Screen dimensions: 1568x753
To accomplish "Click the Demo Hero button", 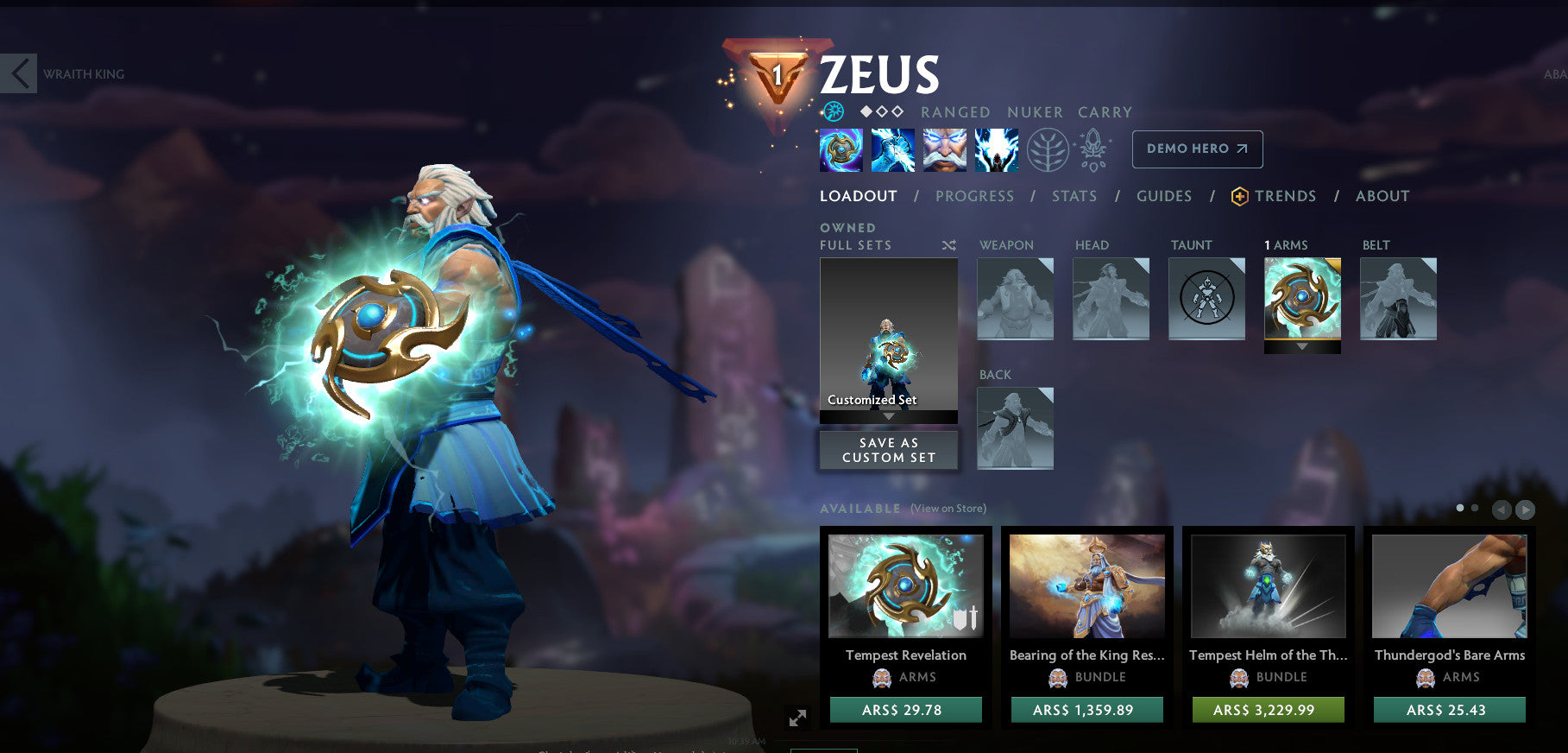I will 1196,149.
